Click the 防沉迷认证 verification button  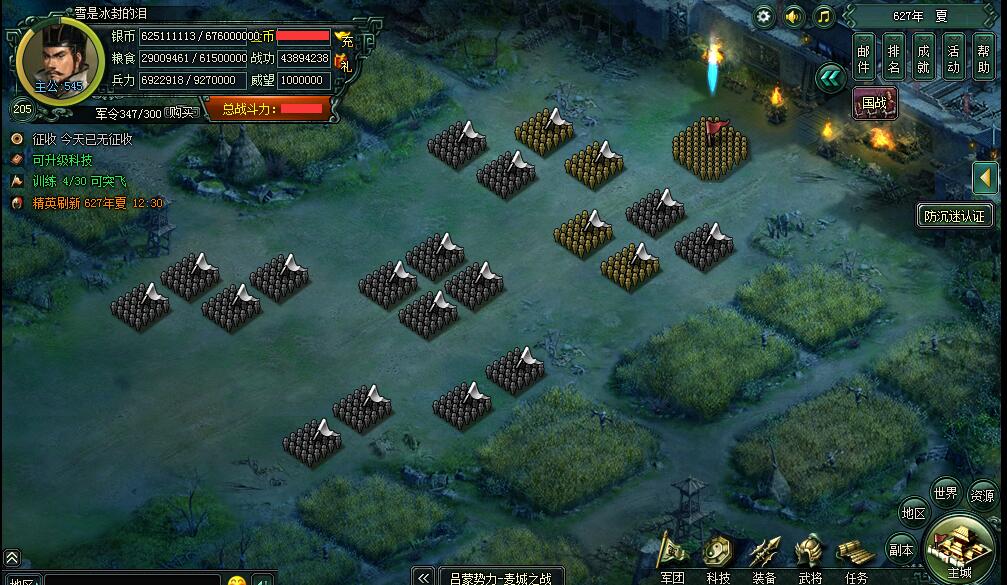click(x=953, y=215)
